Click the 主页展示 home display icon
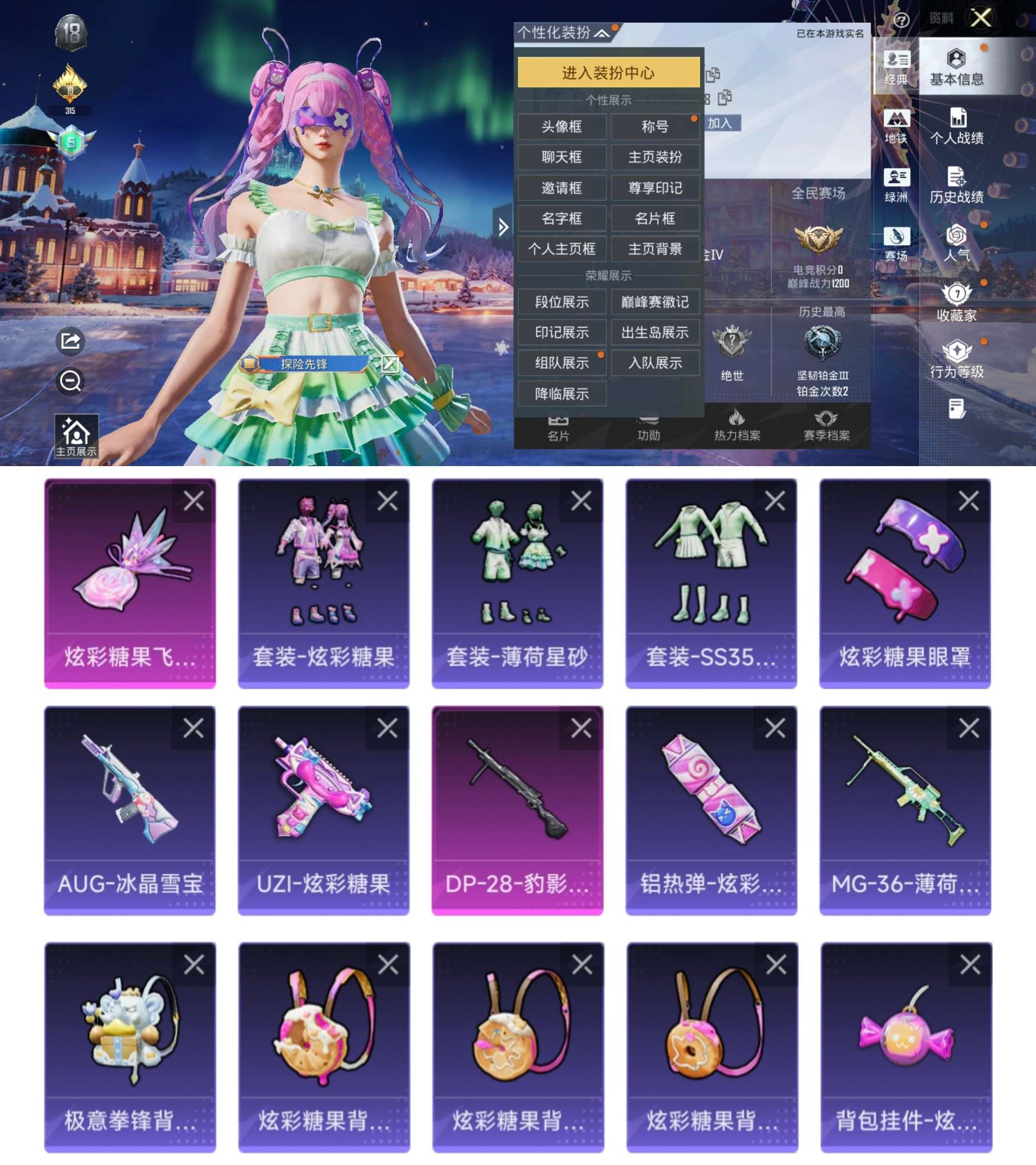Viewport: 1036px width, 1165px height. 76,436
